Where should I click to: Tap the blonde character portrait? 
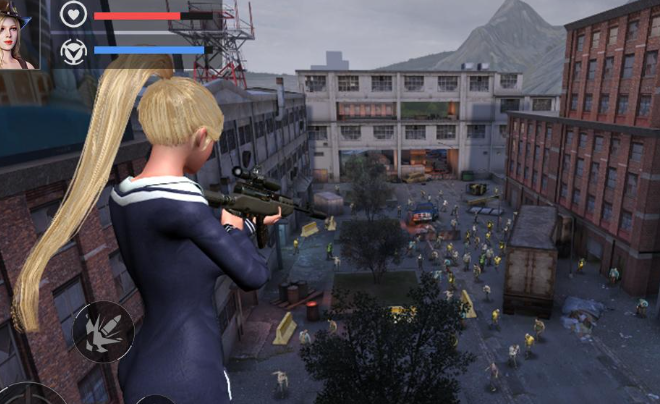pyautogui.click(x=18, y=36)
